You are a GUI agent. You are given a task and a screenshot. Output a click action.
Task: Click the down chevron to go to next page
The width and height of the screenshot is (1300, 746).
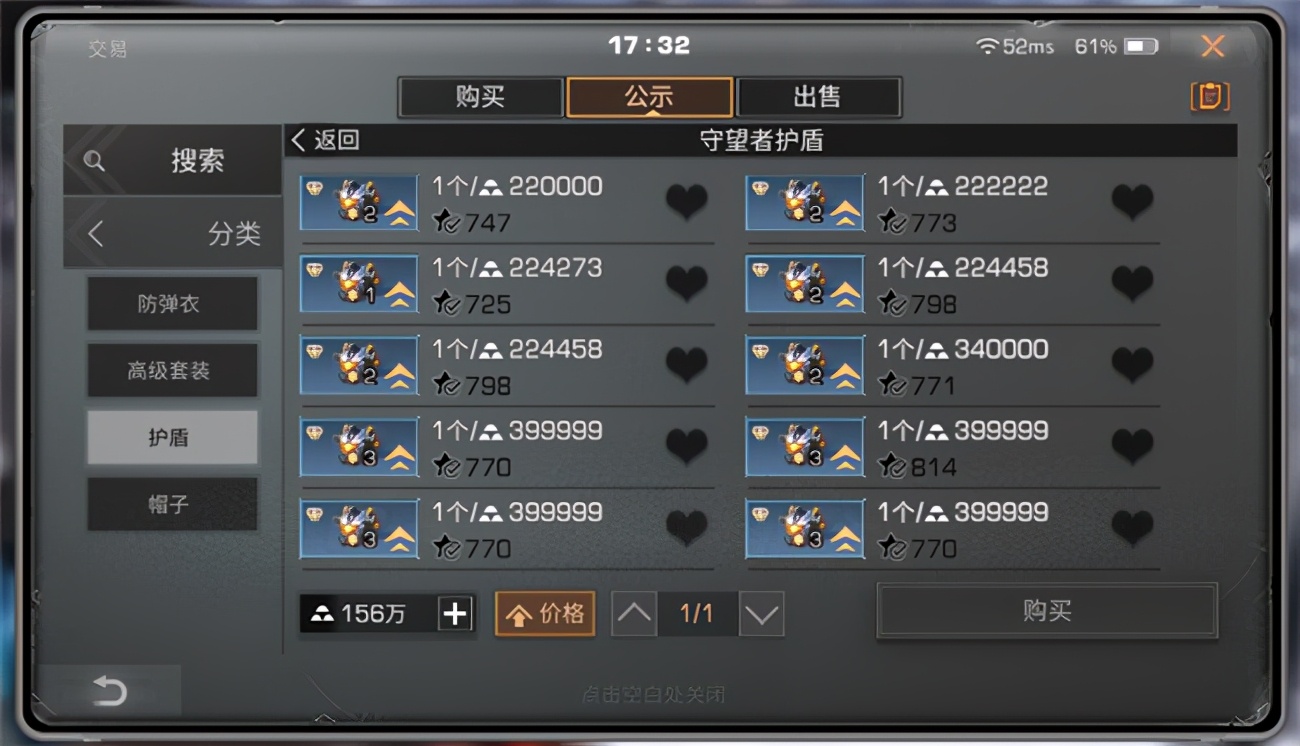760,614
